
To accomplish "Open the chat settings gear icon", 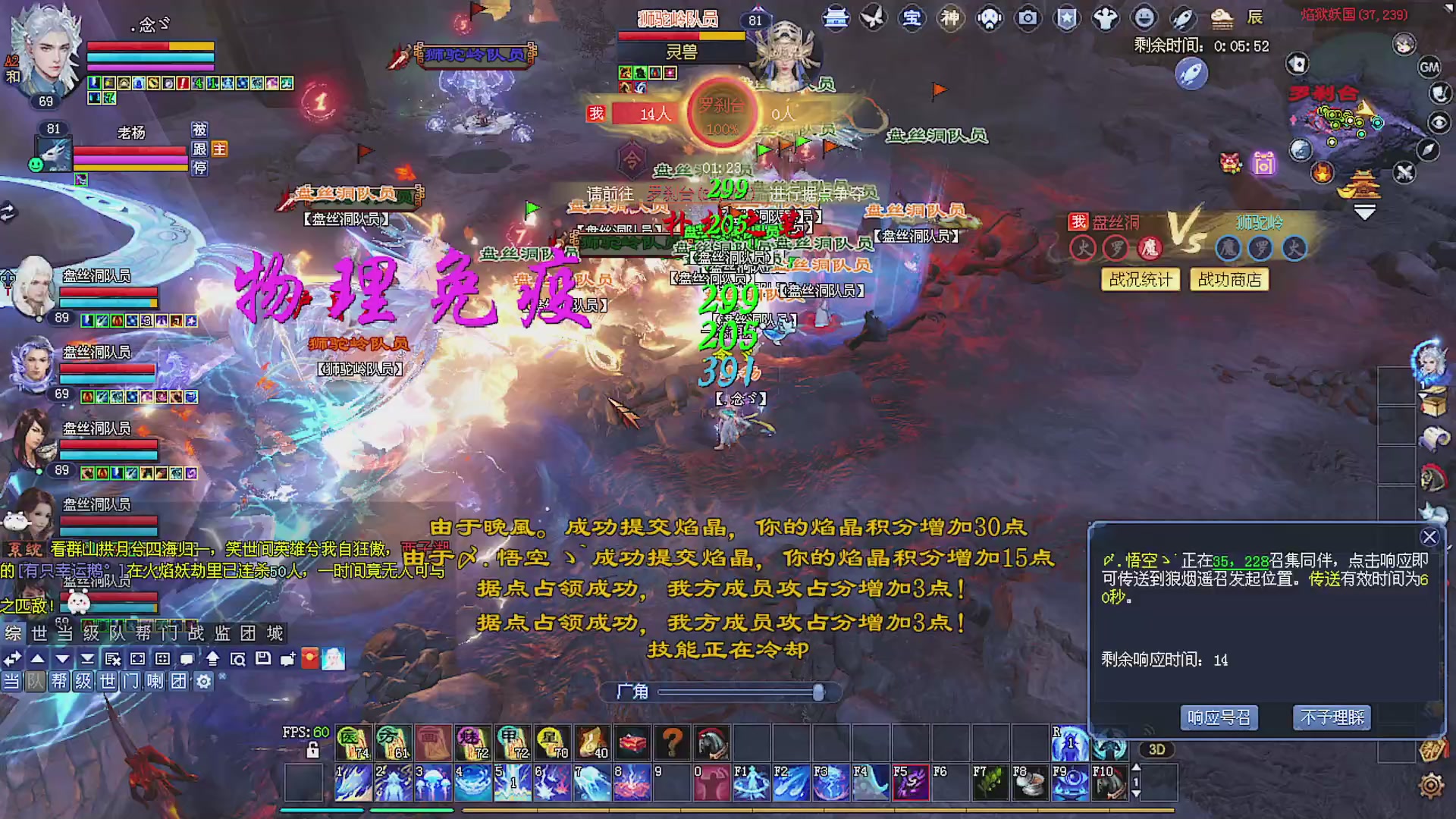I will [x=203, y=682].
